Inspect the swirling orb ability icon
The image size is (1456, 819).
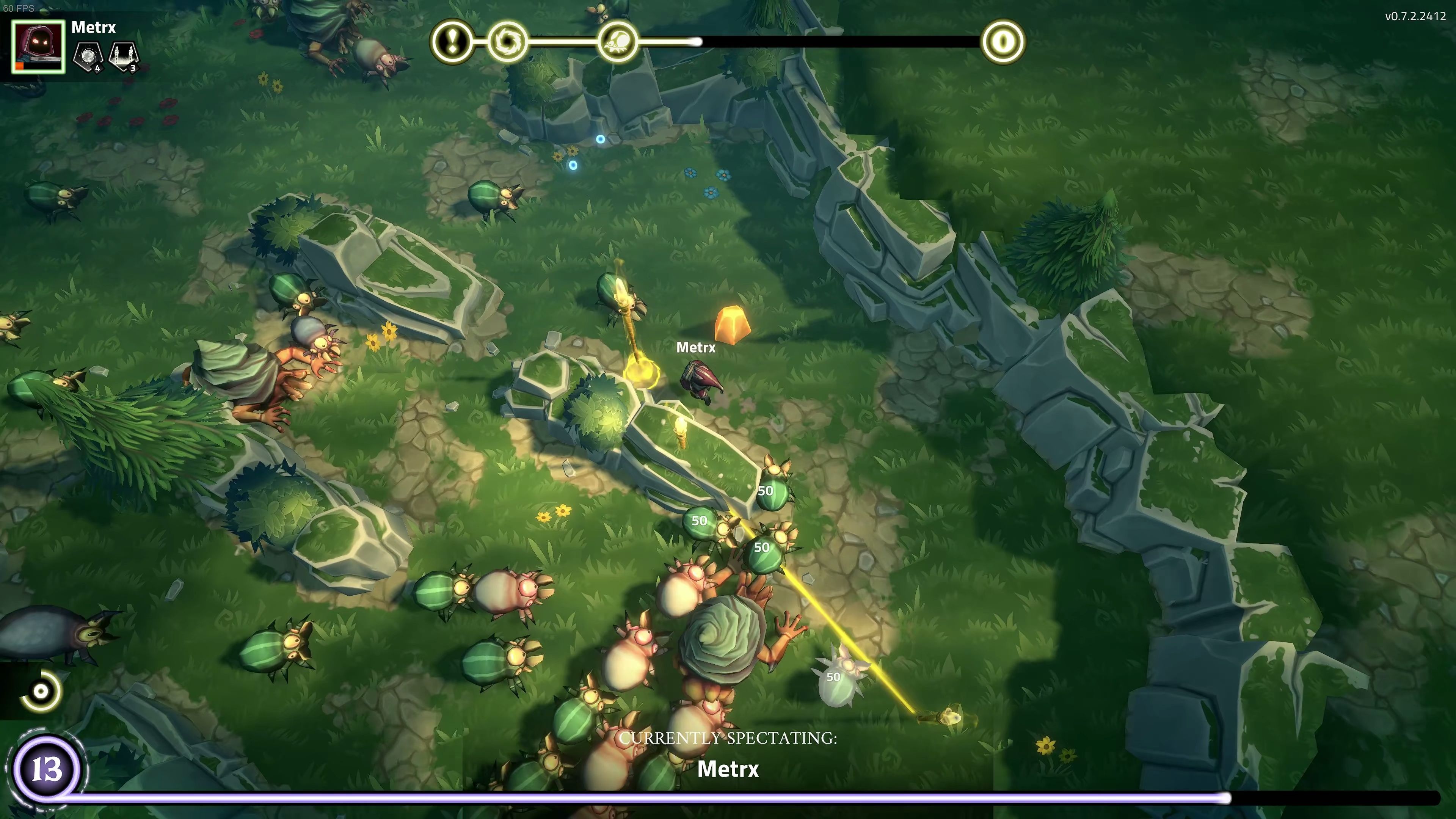click(x=89, y=55)
